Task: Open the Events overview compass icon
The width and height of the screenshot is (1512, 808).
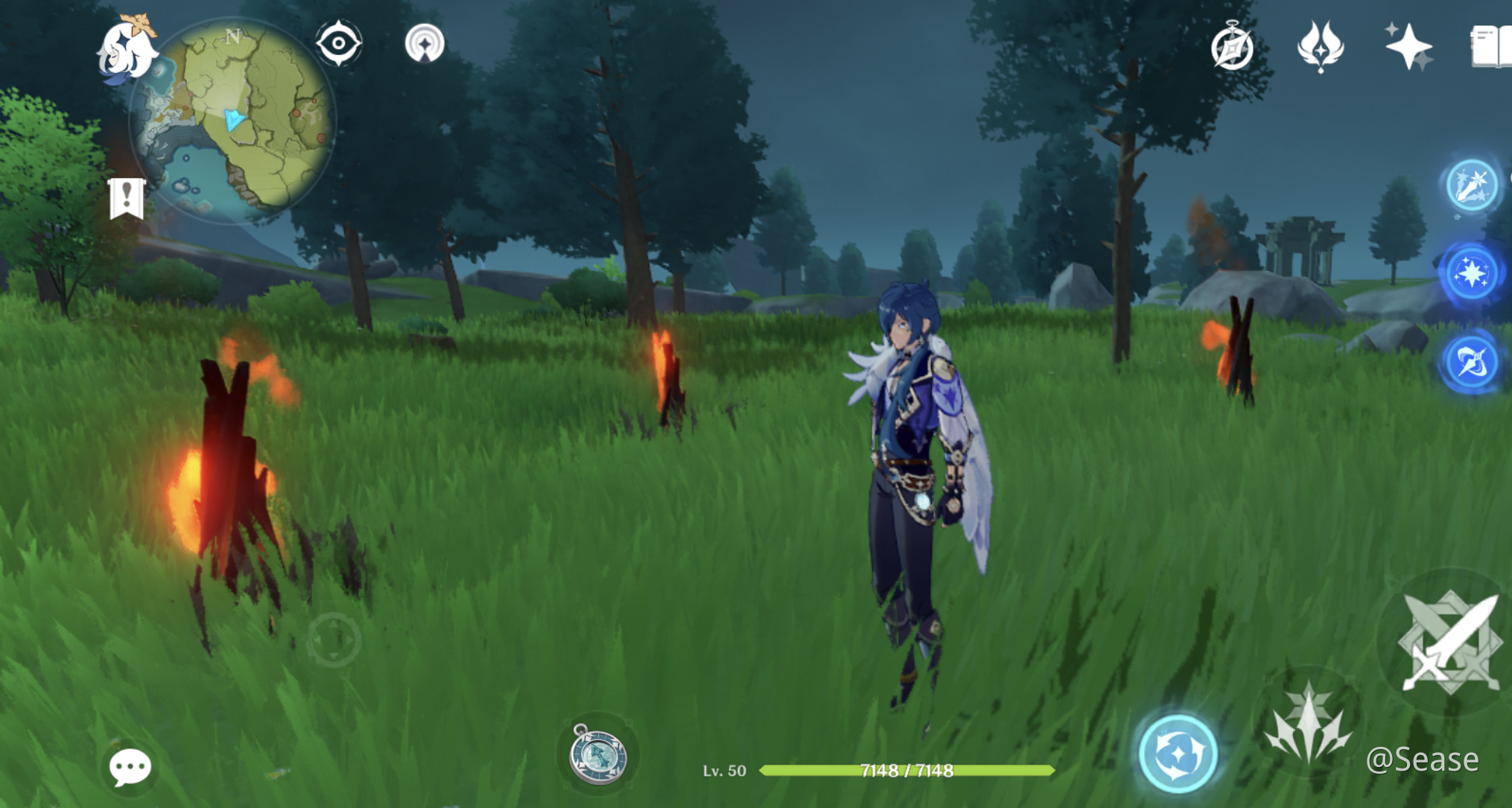Action: tap(1233, 47)
